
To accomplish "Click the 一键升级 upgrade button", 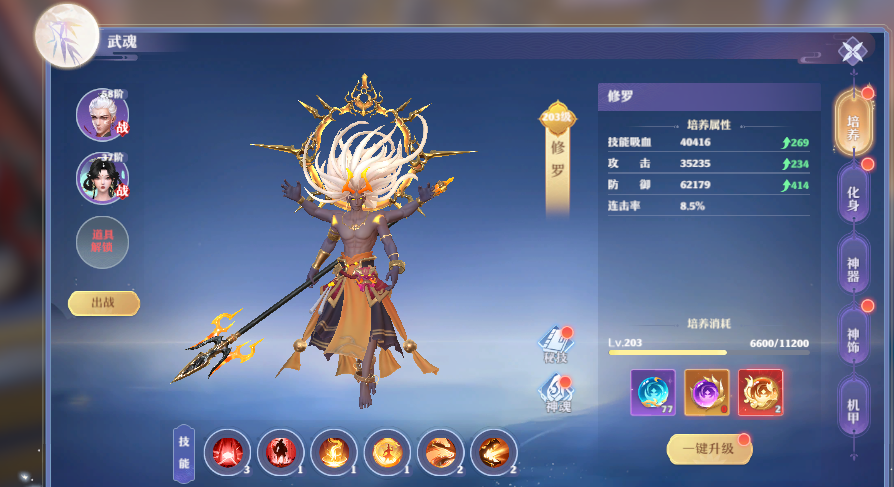I will coord(708,449).
